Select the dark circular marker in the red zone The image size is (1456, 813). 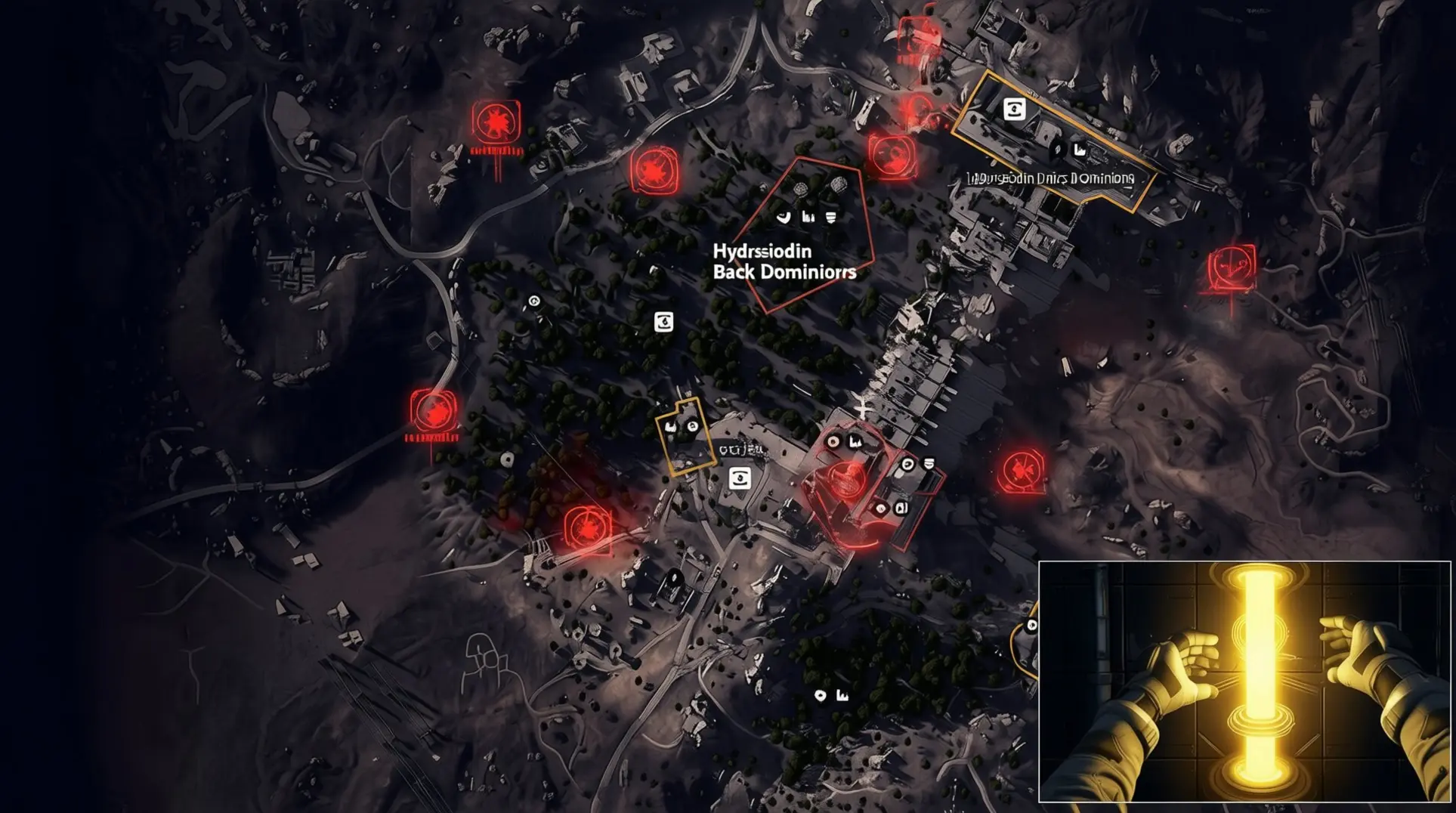click(835, 441)
